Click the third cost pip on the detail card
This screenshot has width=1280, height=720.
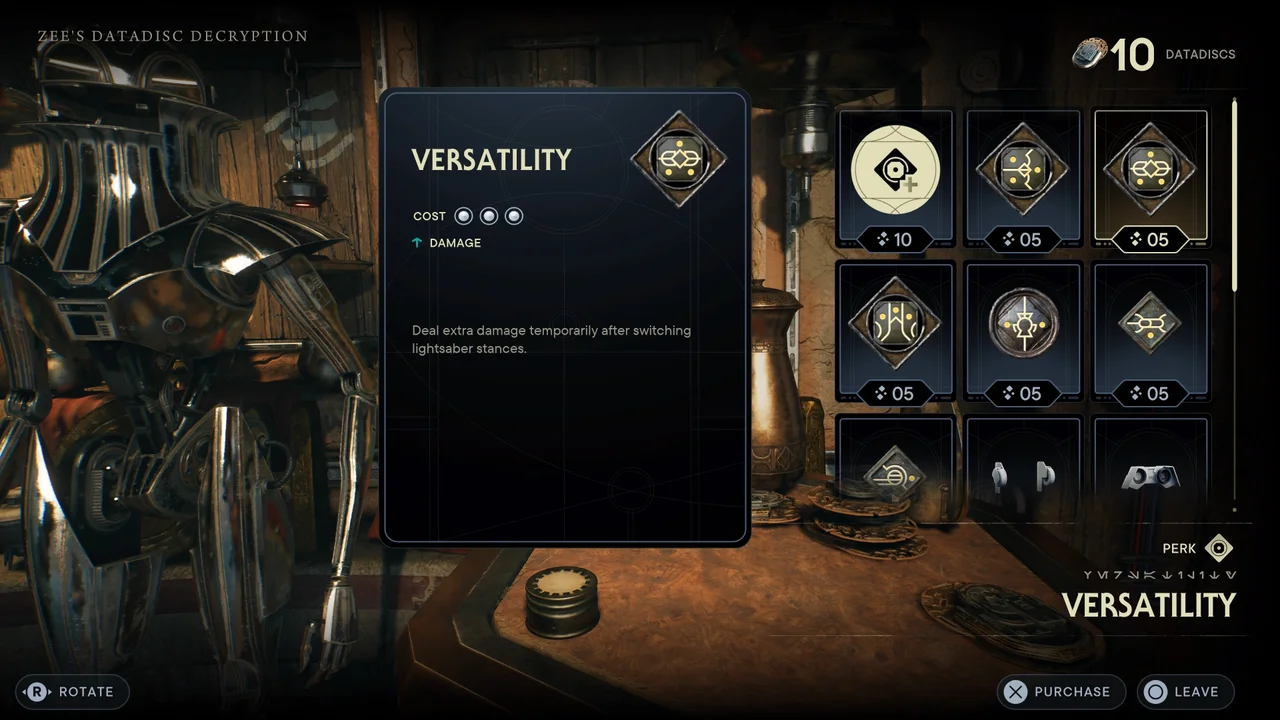(513, 215)
